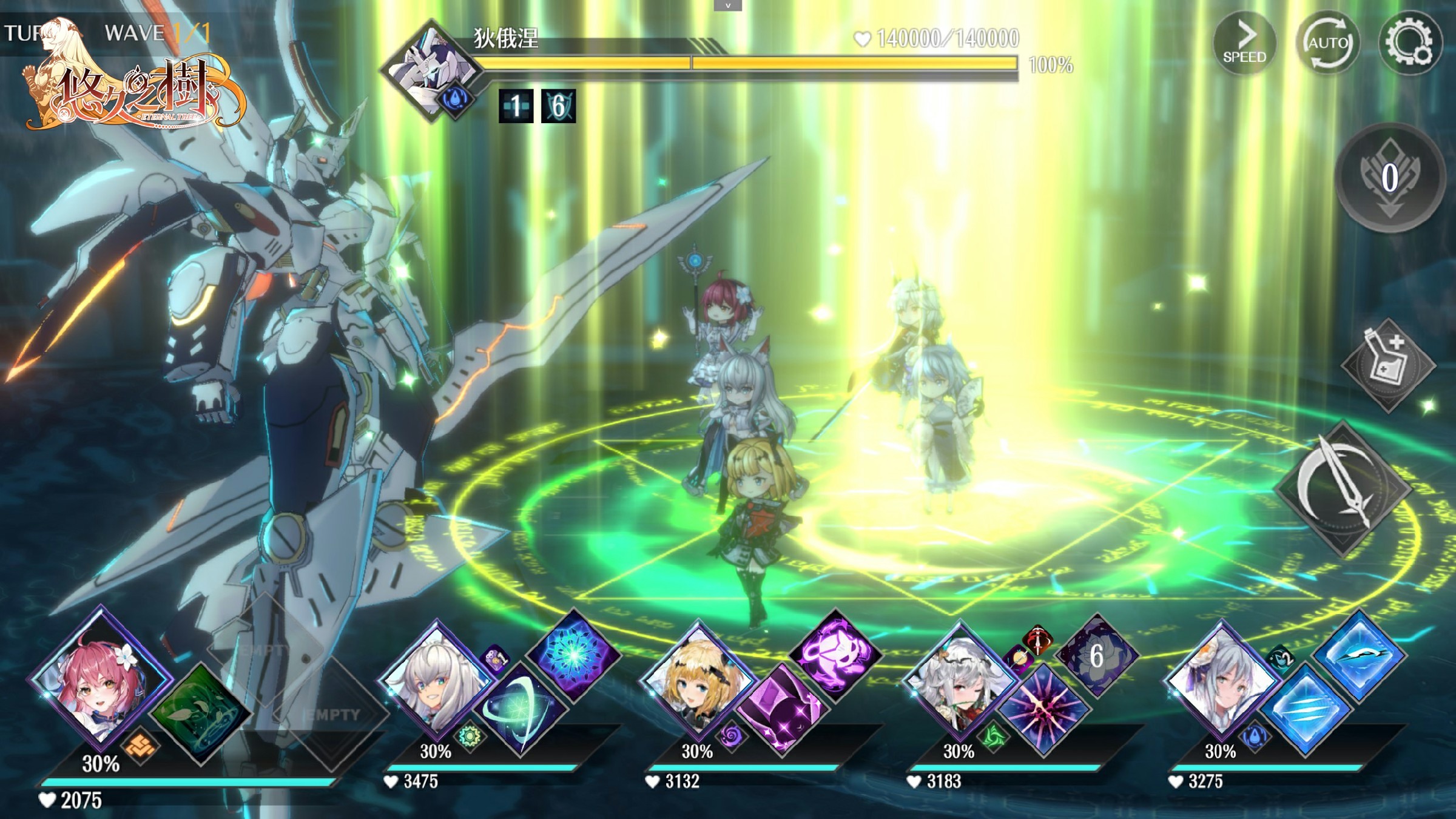This screenshot has height=819, width=1456.
Task: Use the blue triple-claw slash skill
Action: click(1306, 710)
